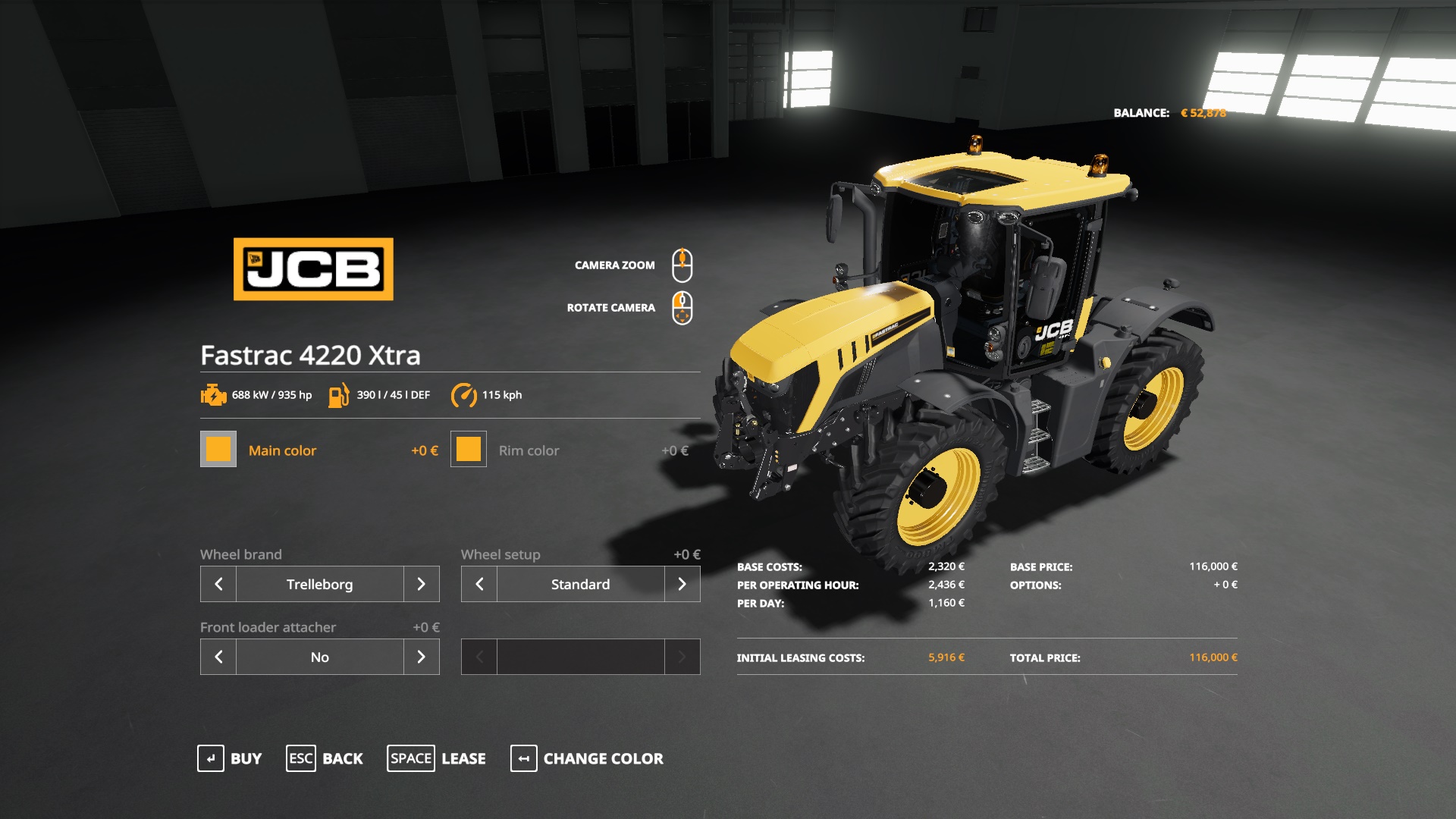
Task: Click the CHANGE COLOR key icon
Action: (524, 758)
